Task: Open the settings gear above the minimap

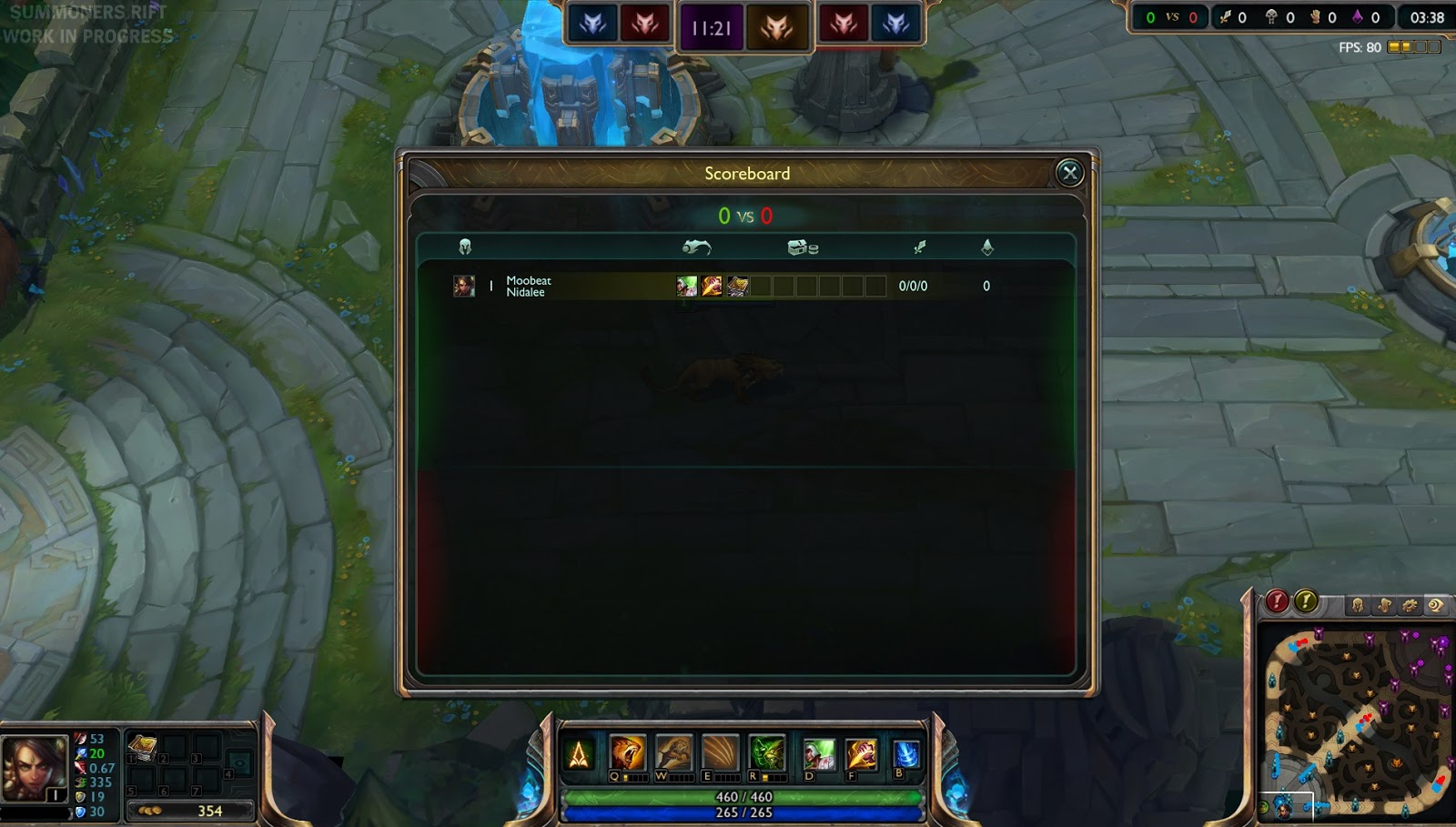Action: point(1410,604)
